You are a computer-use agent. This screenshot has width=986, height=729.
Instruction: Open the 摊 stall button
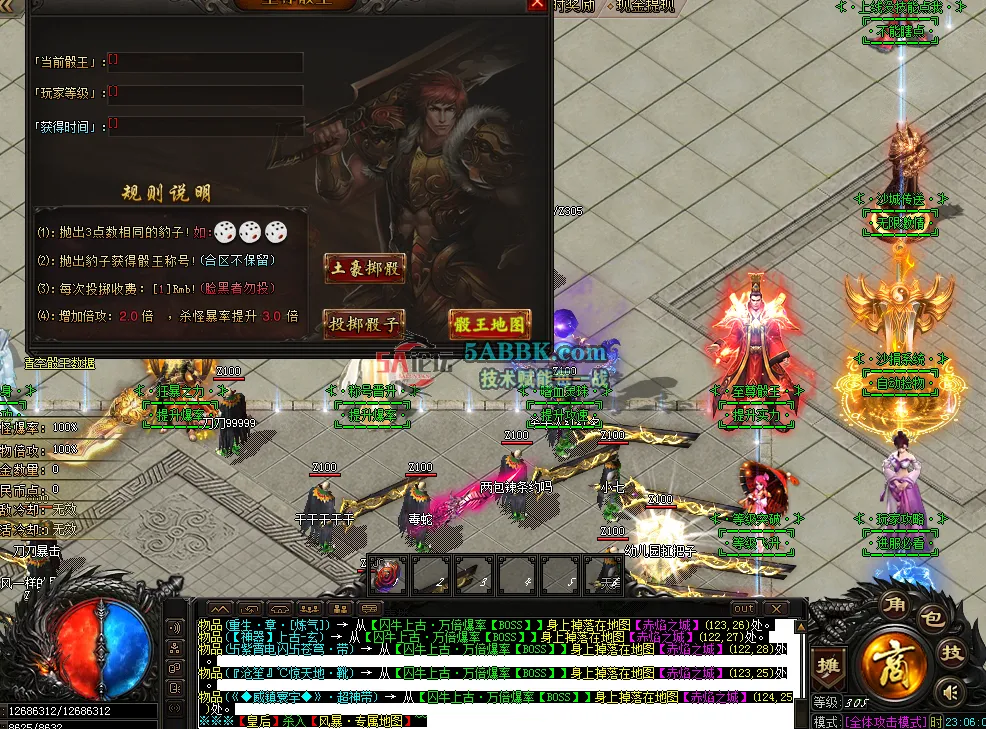tap(828, 666)
